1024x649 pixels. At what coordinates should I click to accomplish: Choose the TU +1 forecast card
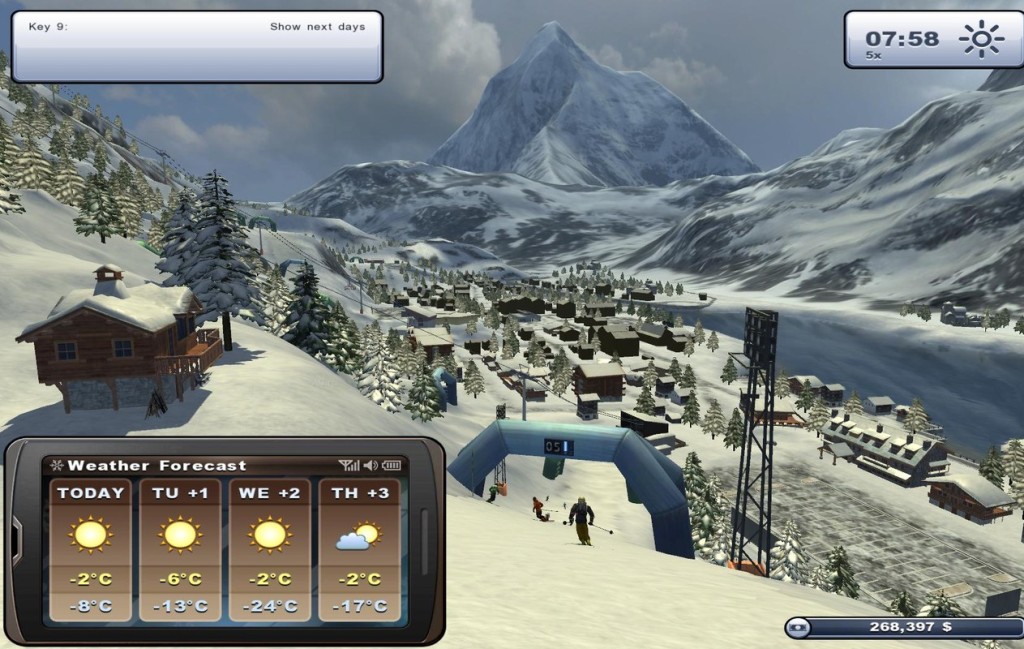tap(180, 549)
